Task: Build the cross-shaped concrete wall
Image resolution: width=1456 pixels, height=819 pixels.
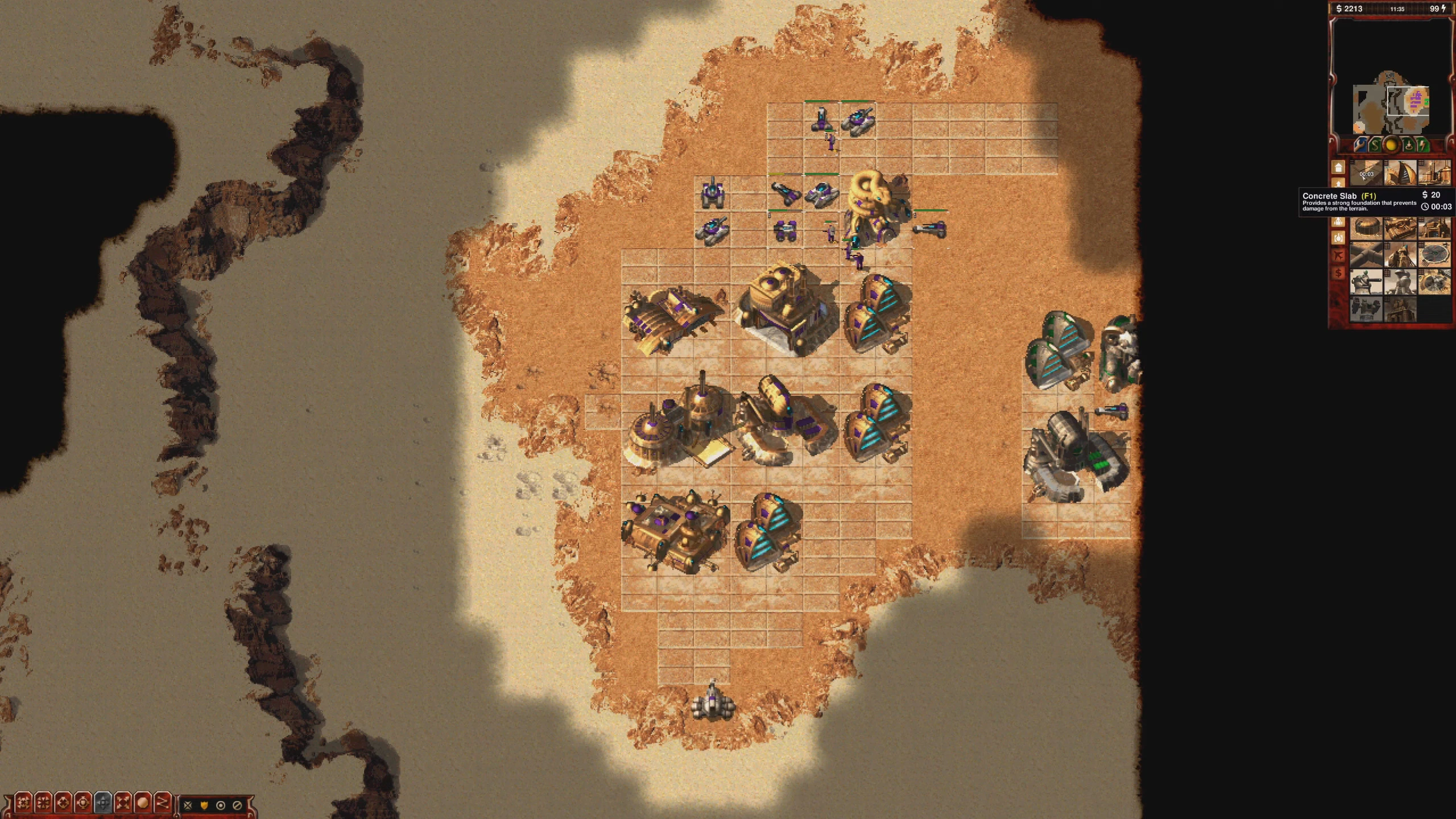Action: [1366, 256]
